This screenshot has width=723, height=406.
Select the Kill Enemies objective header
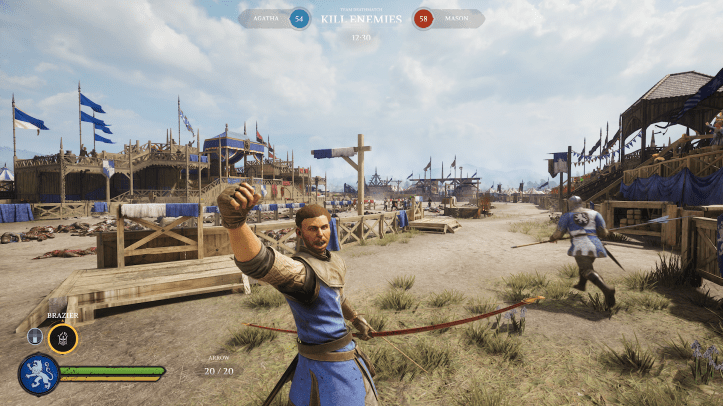(x=361, y=18)
